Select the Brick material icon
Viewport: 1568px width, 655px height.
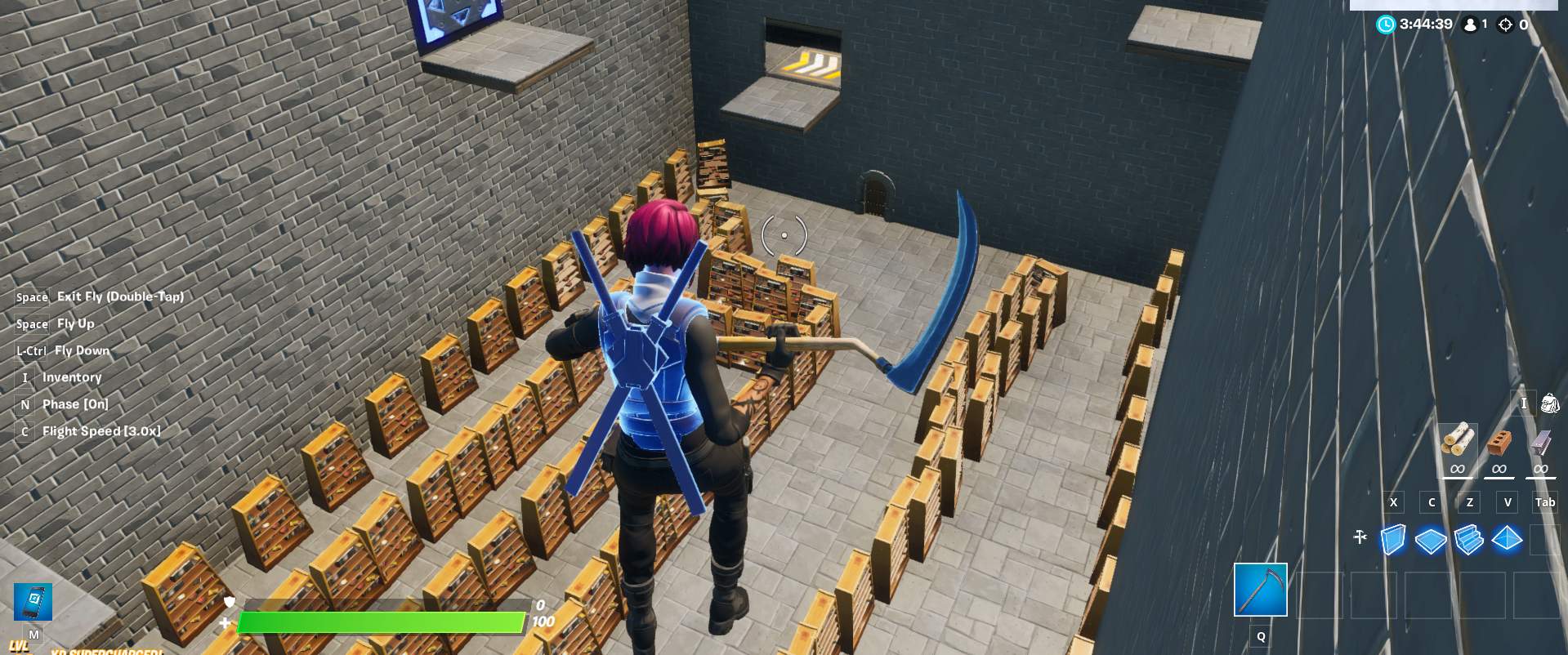1499,443
